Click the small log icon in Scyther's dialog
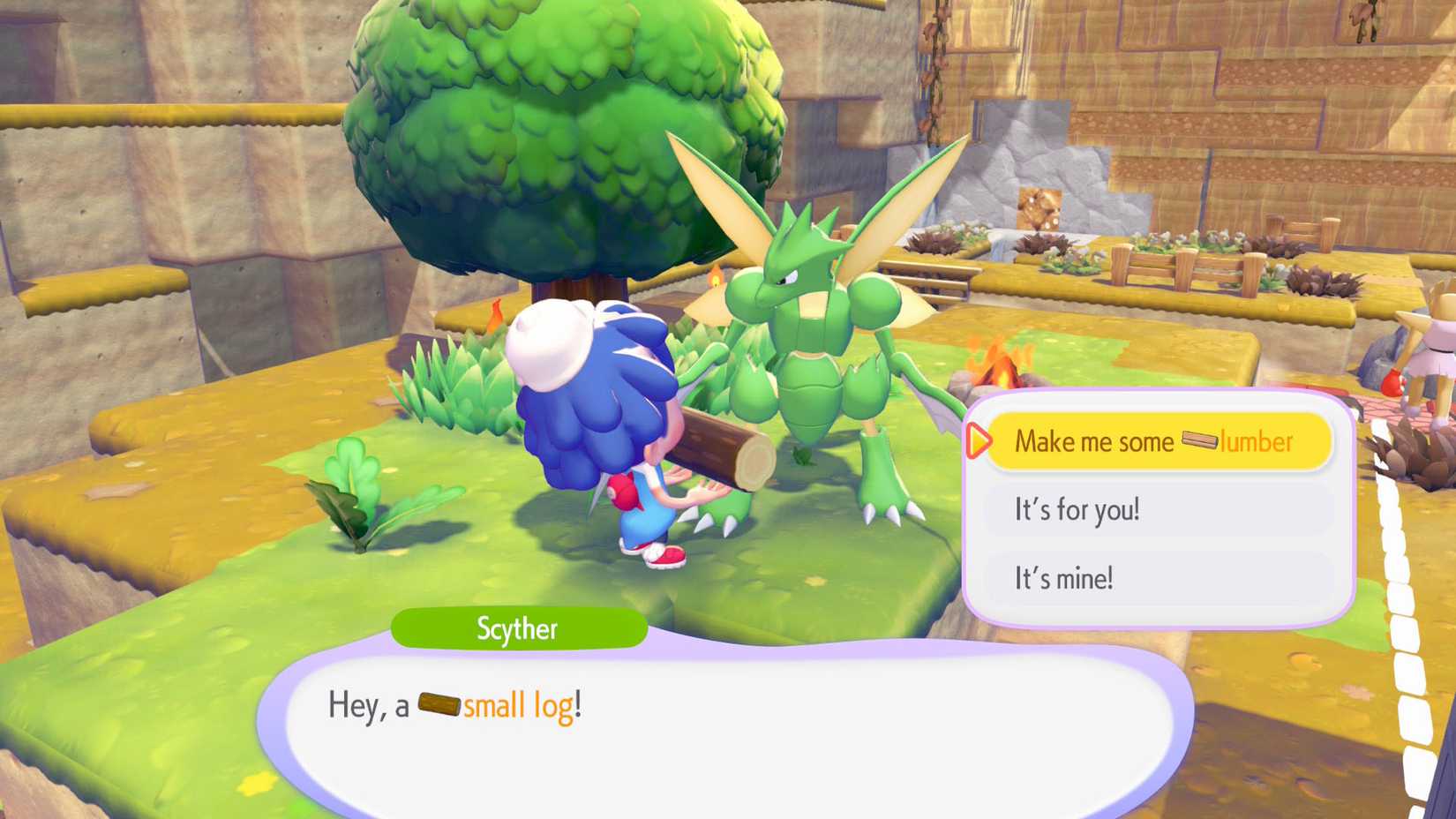Screen dimensions: 1456x819 click(x=439, y=704)
